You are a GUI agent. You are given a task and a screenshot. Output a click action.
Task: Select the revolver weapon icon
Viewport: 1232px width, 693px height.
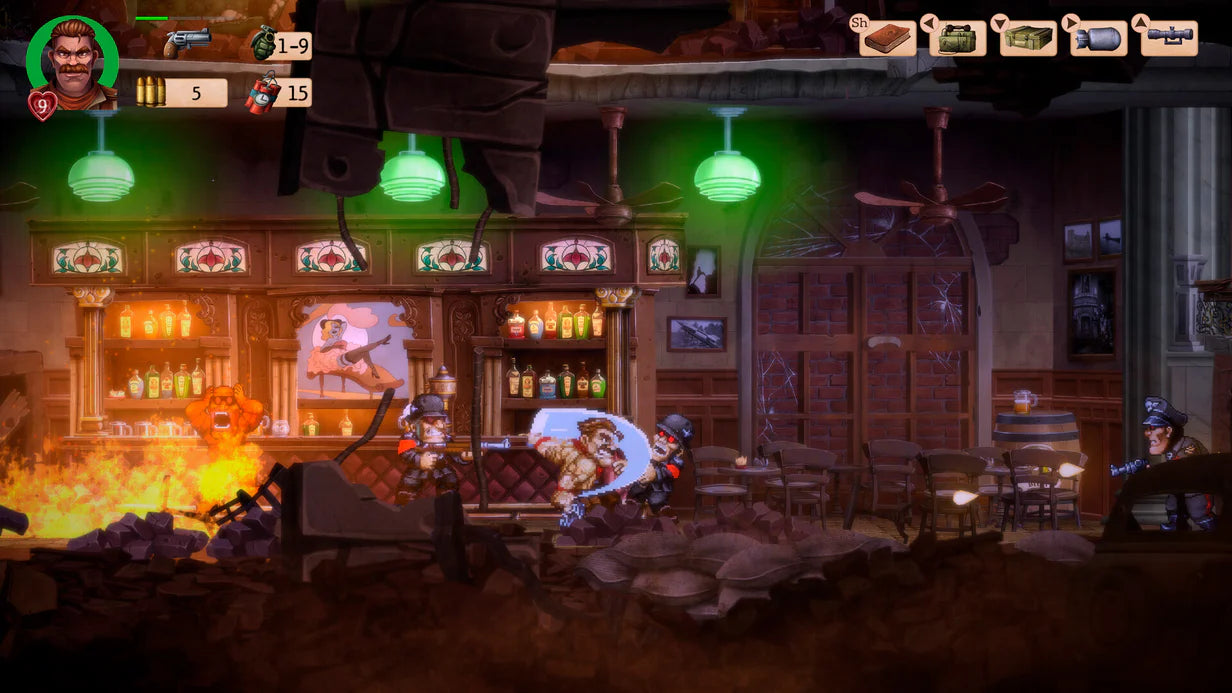coord(187,43)
